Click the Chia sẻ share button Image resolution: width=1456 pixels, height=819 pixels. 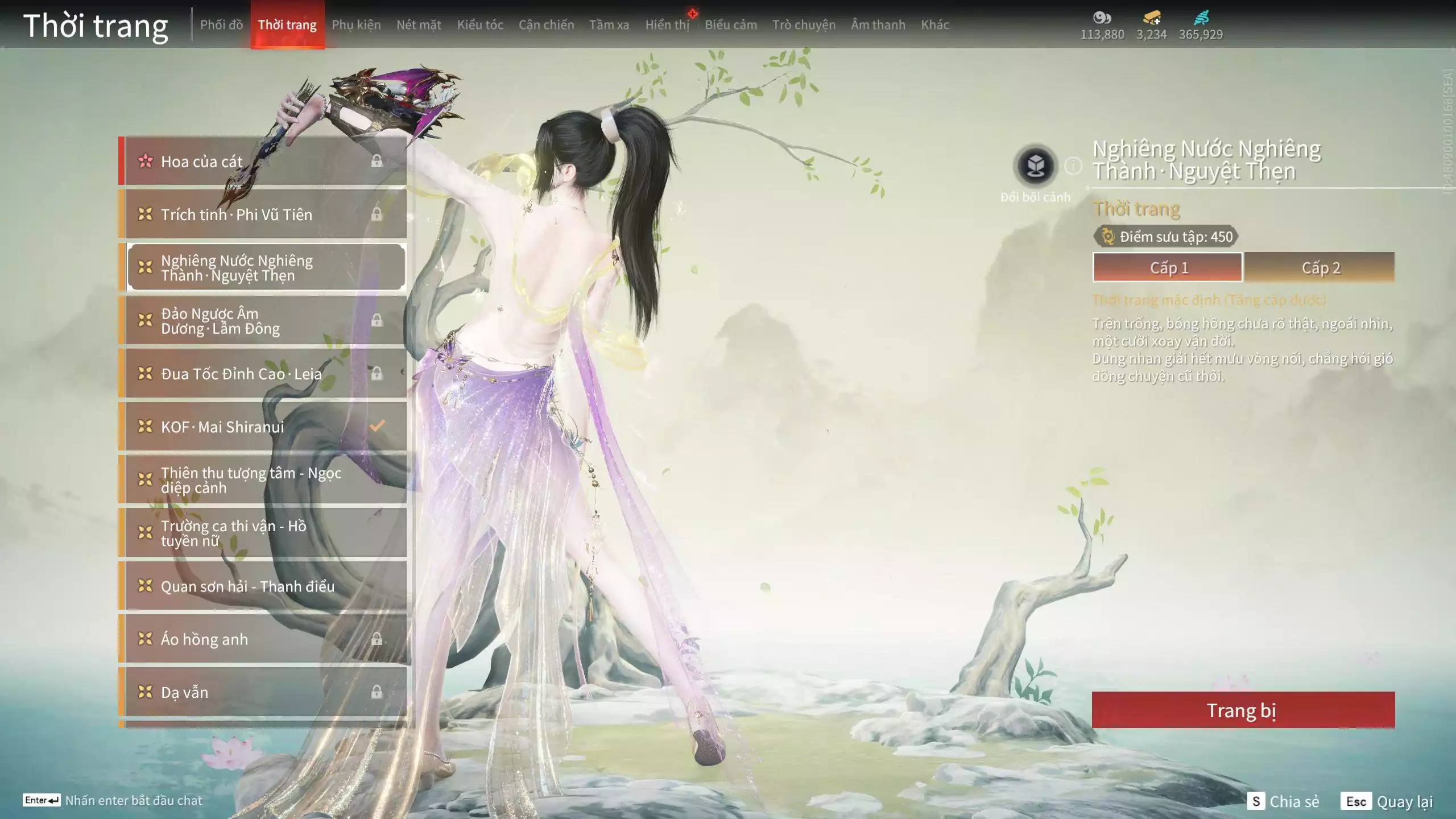tap(1283, 801)
